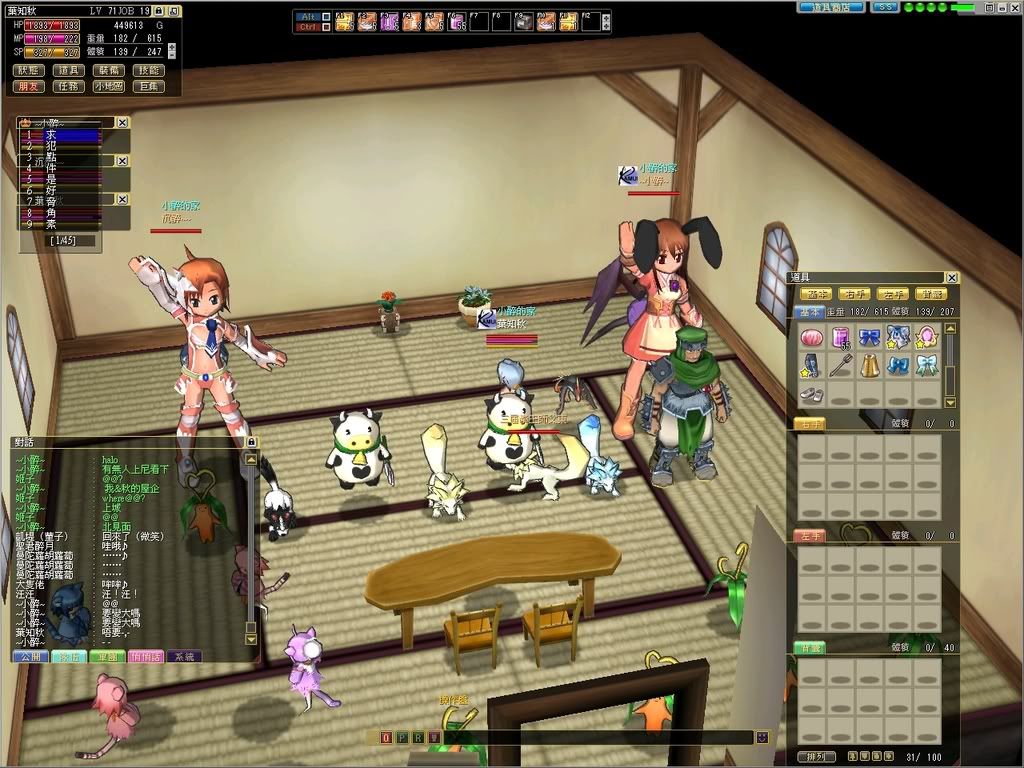Toggle the 對話 chat window lock
This screenshot has width=1024, height=768.
[x=251, y=442]
